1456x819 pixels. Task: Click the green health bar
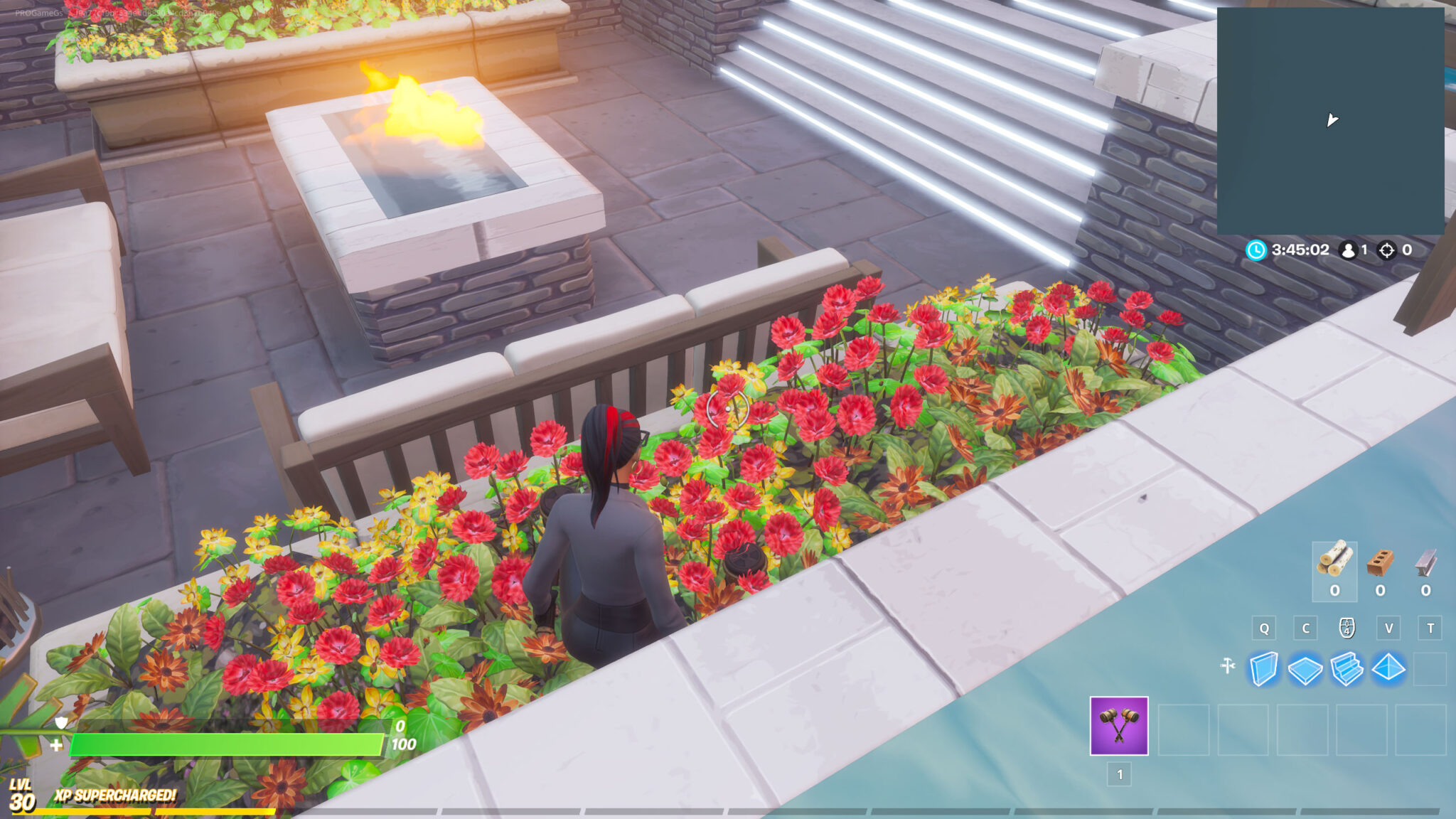pos(227,742)
